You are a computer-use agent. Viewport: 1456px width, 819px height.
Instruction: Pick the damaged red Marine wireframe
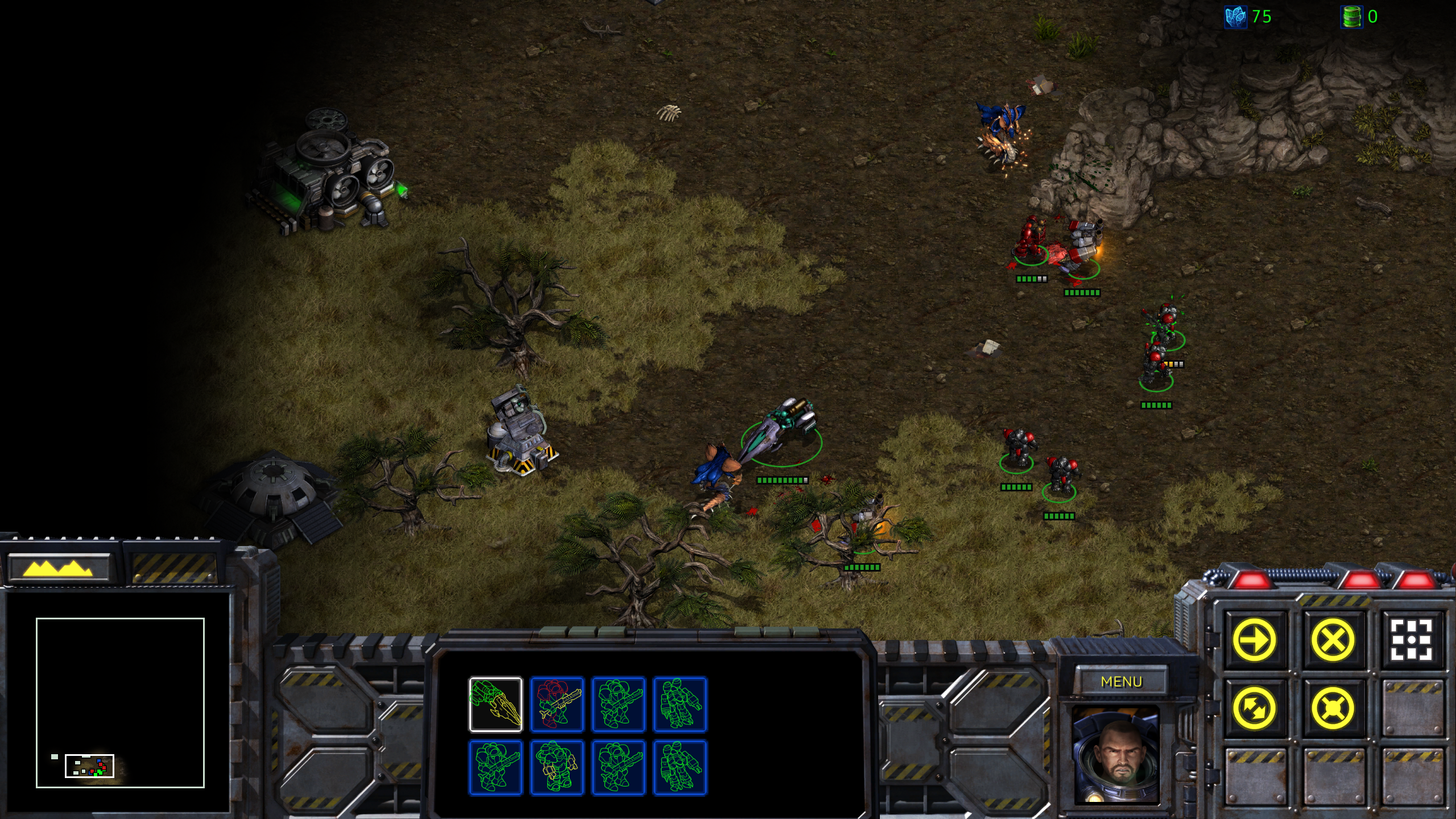pyautogui.click(x=557, y=704)
